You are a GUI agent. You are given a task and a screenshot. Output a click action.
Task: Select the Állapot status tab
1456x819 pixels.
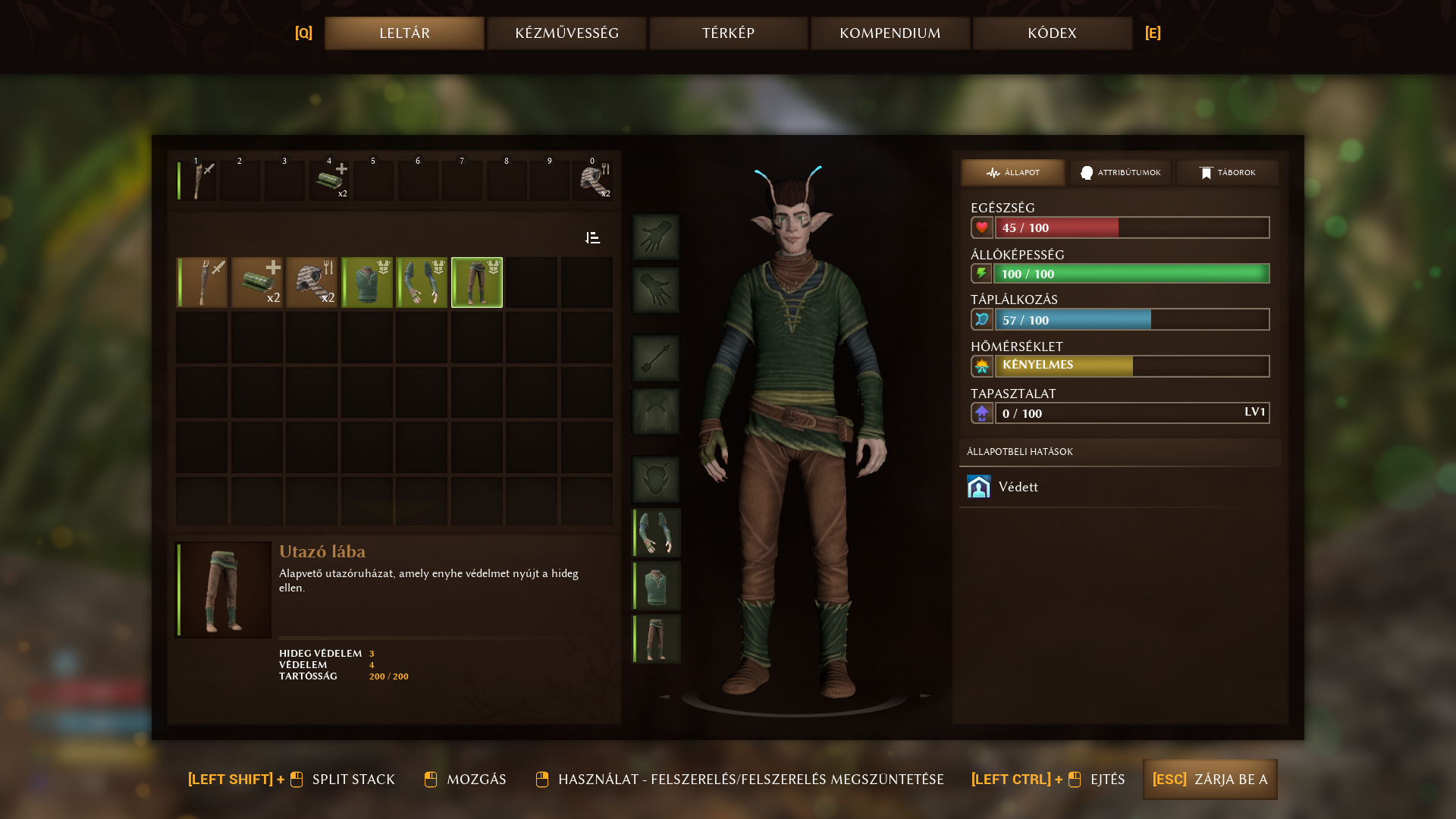tap(1012, 173)
